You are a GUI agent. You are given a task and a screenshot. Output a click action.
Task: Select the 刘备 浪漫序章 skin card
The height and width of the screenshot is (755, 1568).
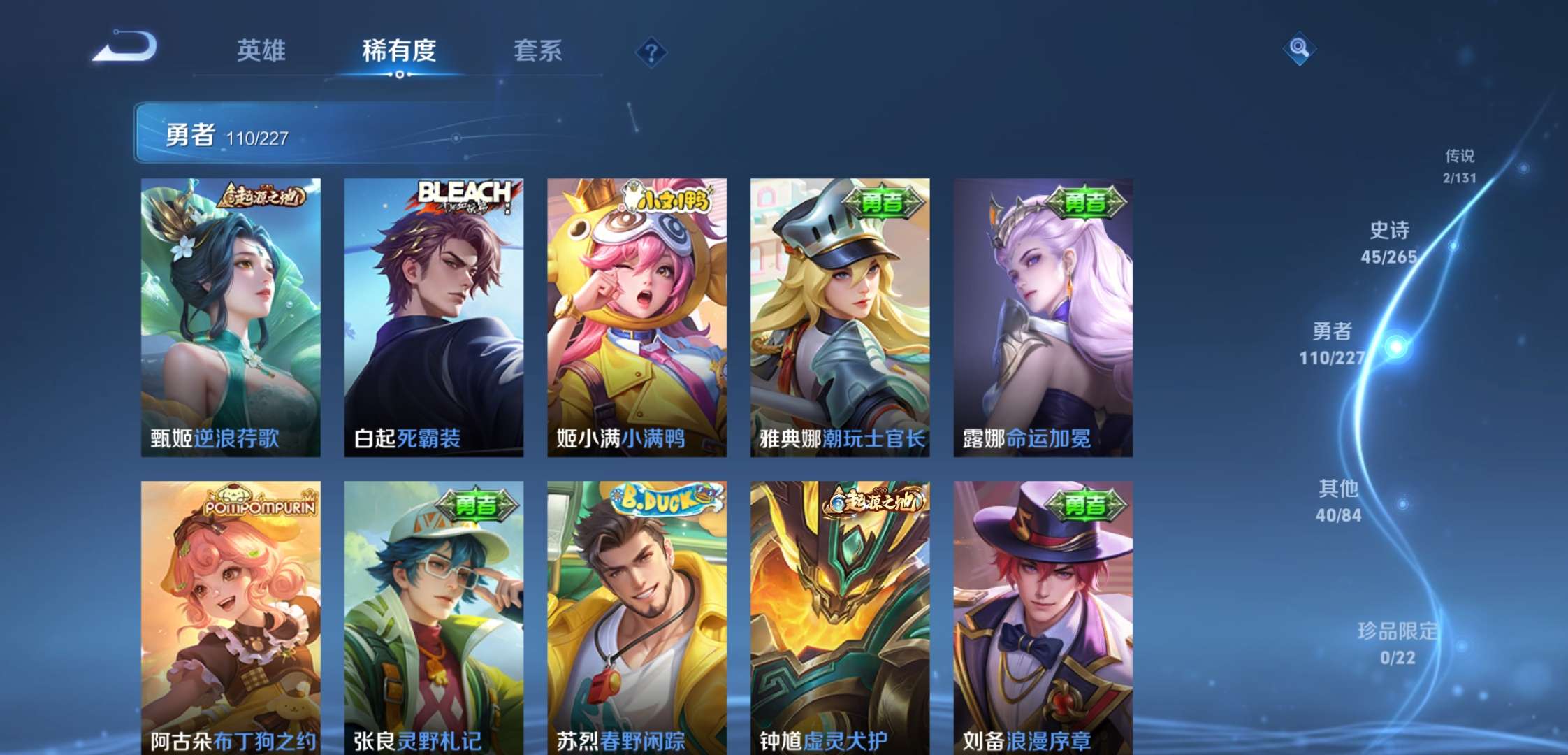click(1043, 615)
